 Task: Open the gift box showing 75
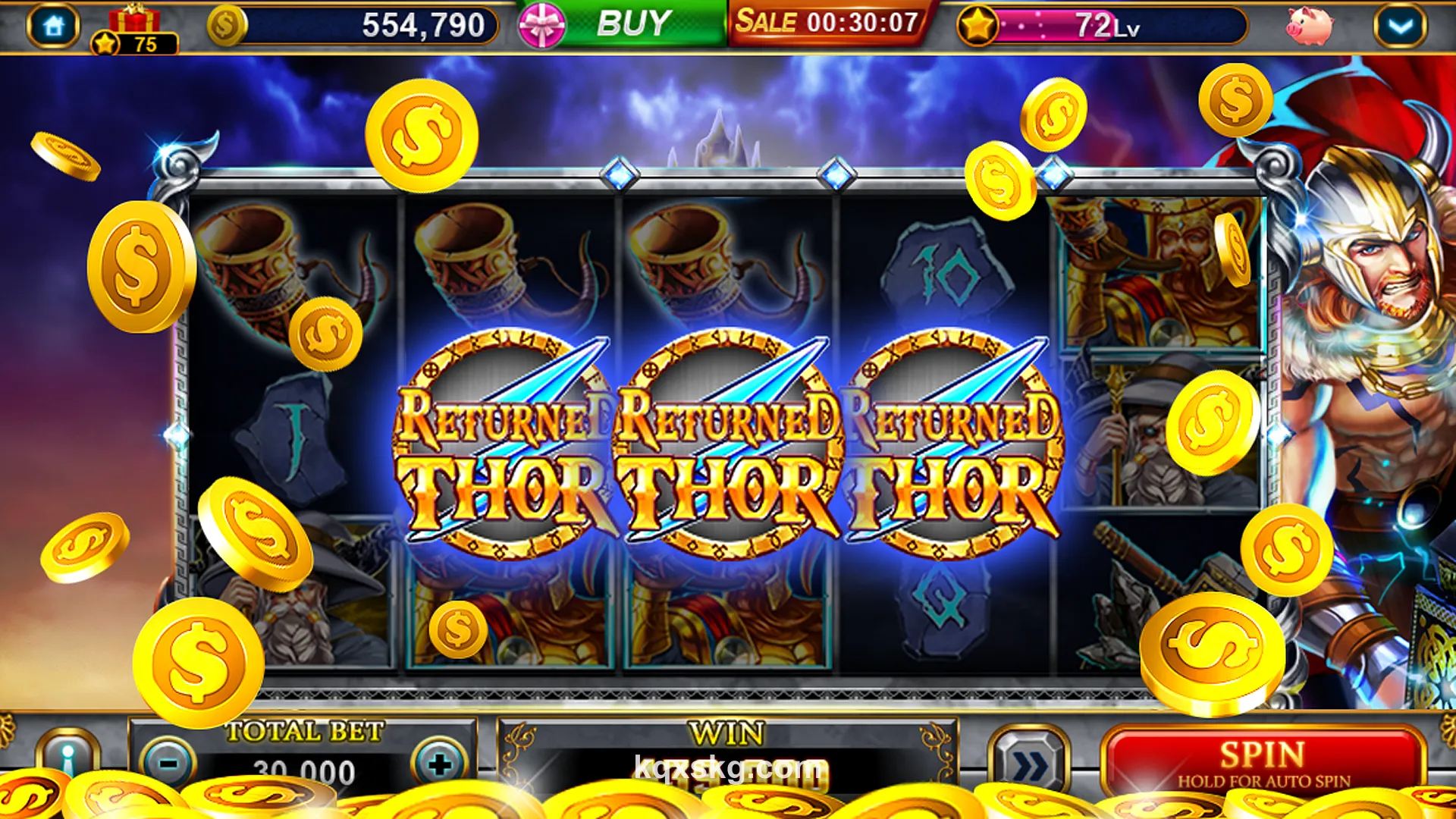(136, 23)
